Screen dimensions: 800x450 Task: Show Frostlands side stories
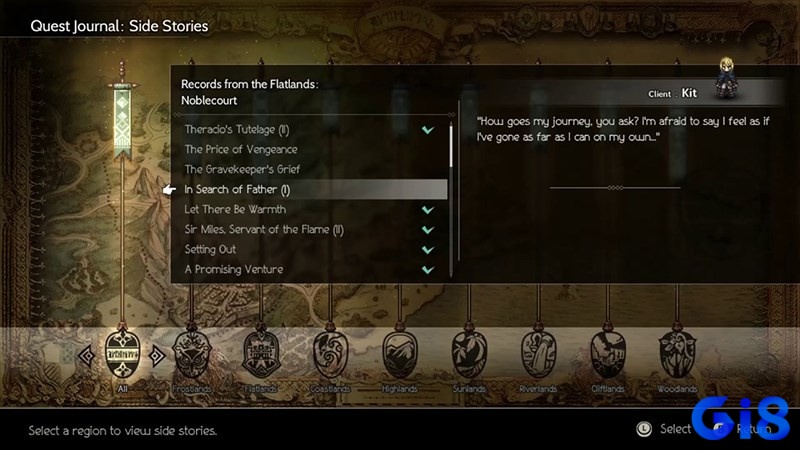[x=191, y=355]
